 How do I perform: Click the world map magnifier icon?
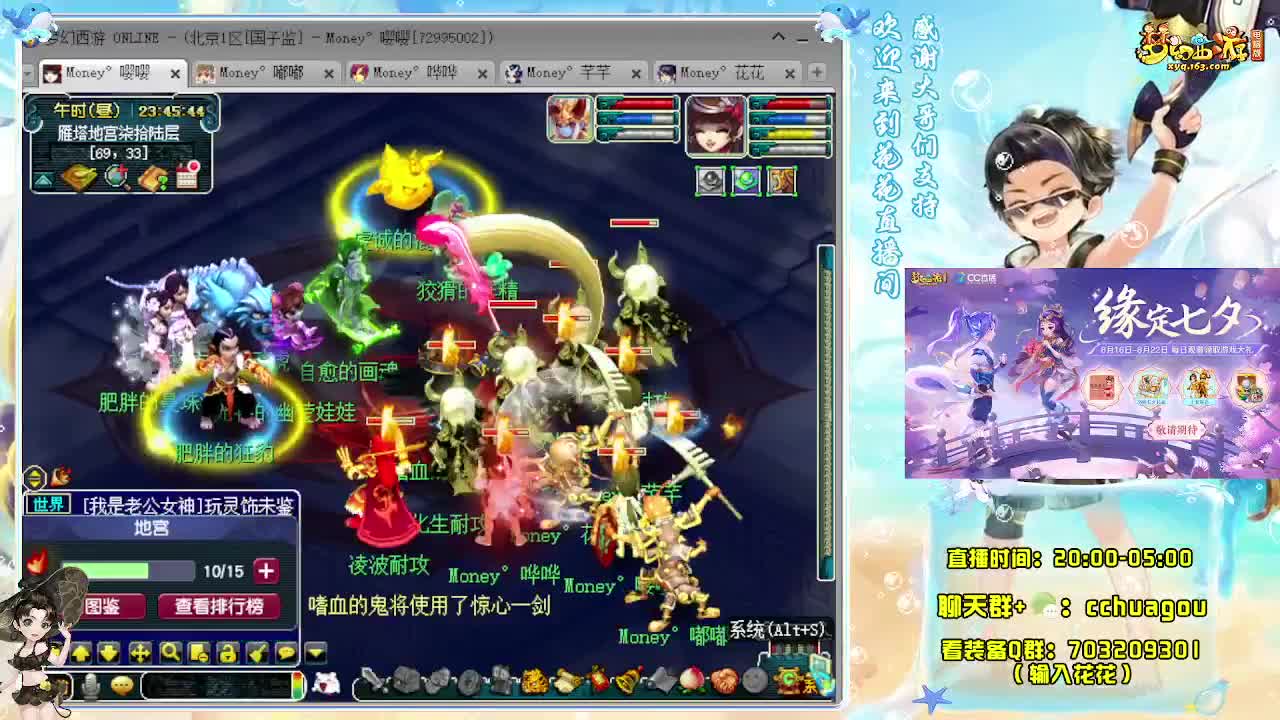point(115,179)
